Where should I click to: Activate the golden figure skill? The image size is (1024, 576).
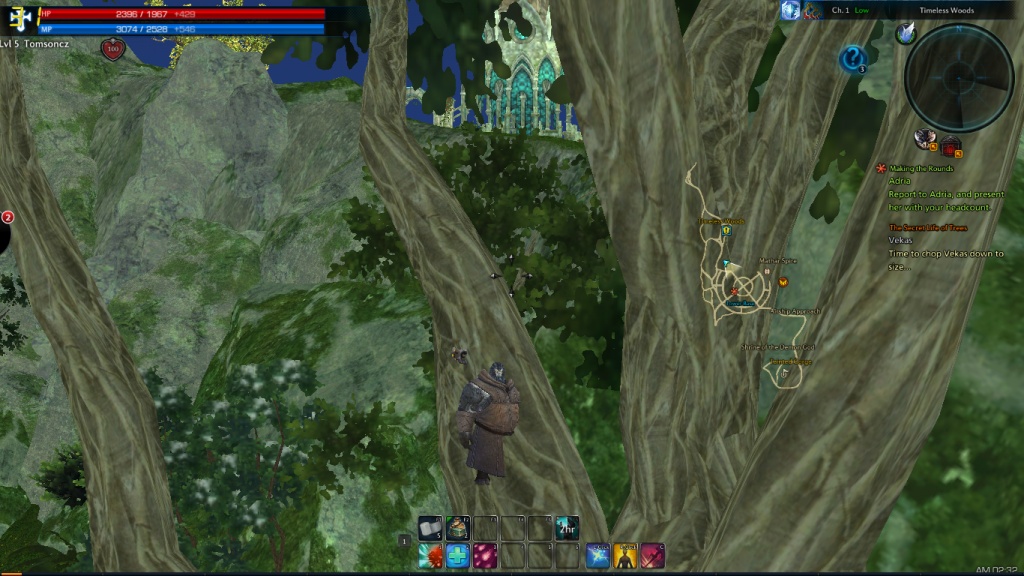pos(625,555)
